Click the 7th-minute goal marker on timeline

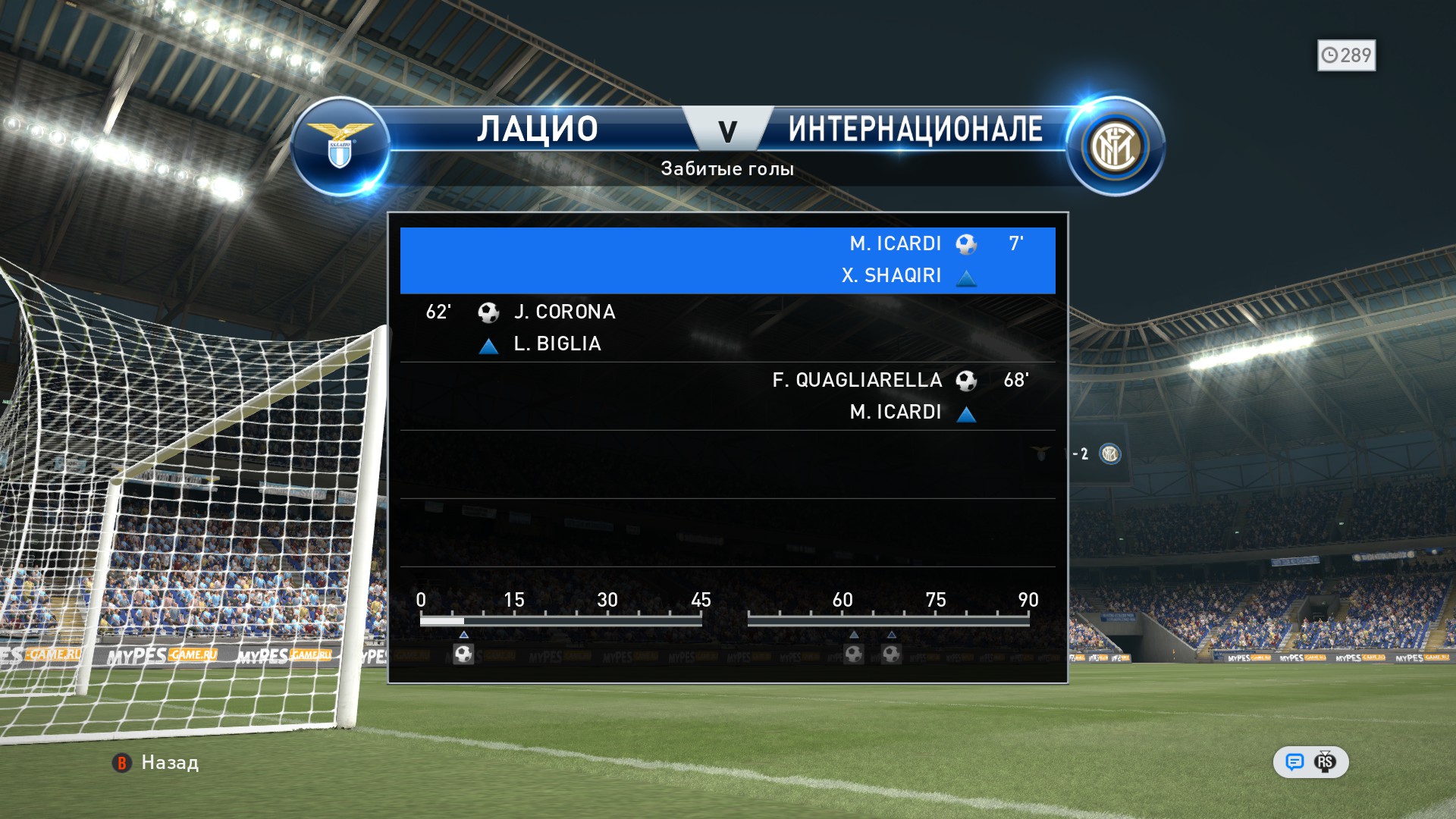coord(463,654)
